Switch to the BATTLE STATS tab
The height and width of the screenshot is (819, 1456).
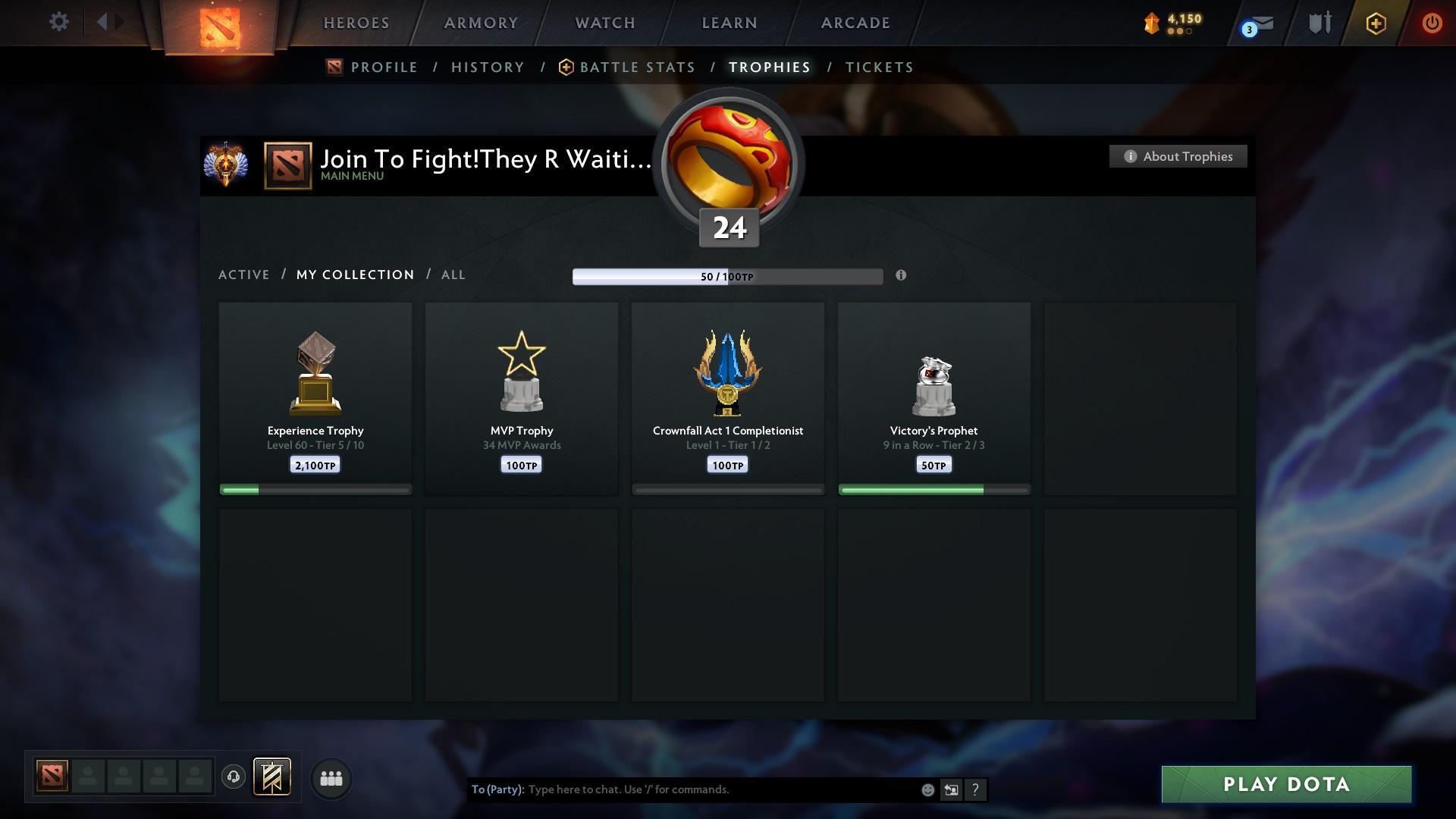click(635, 67)
